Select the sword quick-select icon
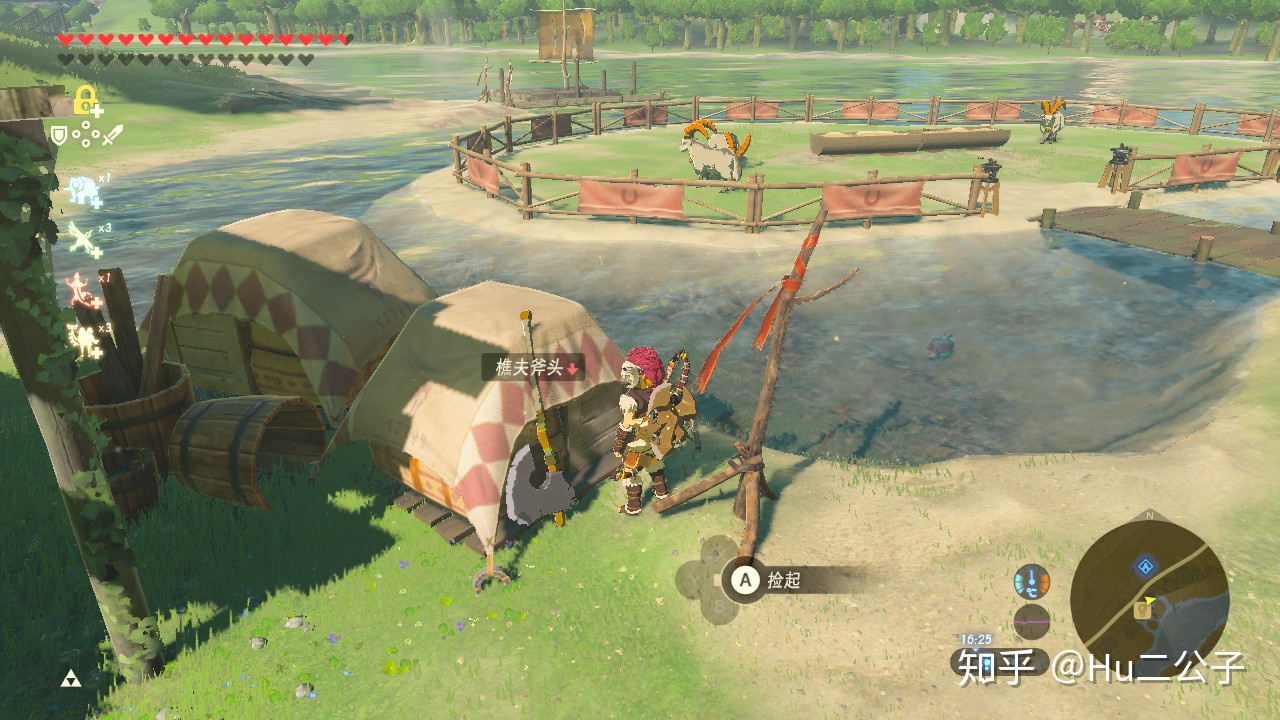This screenshot has height=720, width=1280. pyautogui.click(x=112, y=133)
